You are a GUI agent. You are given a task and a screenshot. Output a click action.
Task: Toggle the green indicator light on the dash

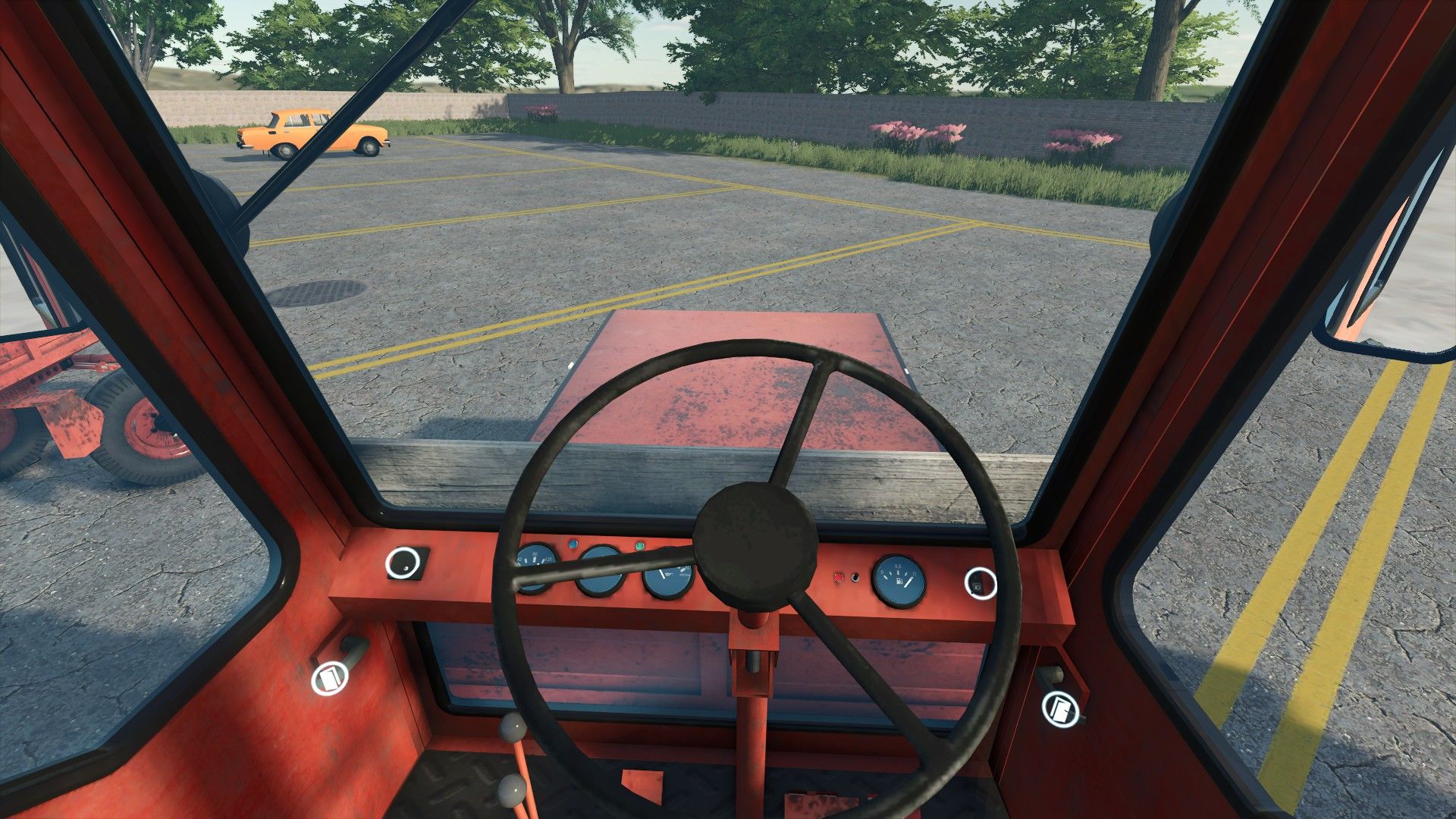(x=639, y=546)
